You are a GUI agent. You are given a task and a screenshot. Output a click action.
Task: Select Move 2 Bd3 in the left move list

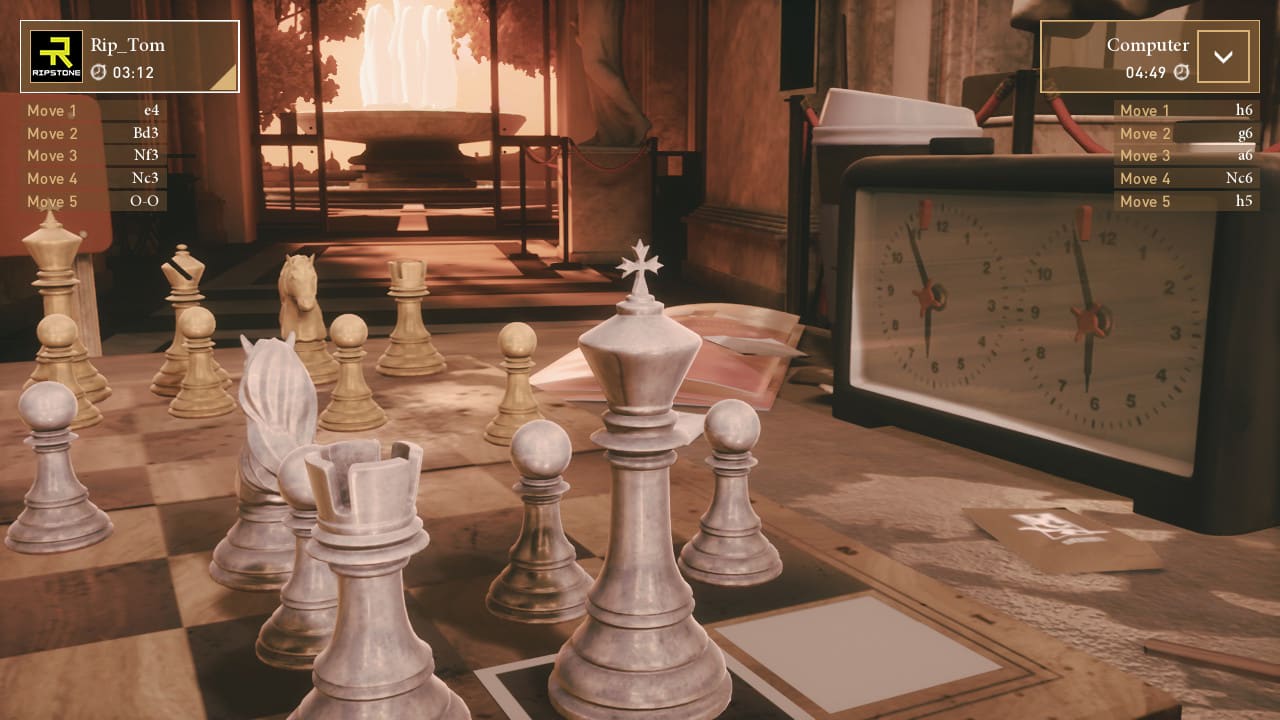95,133
